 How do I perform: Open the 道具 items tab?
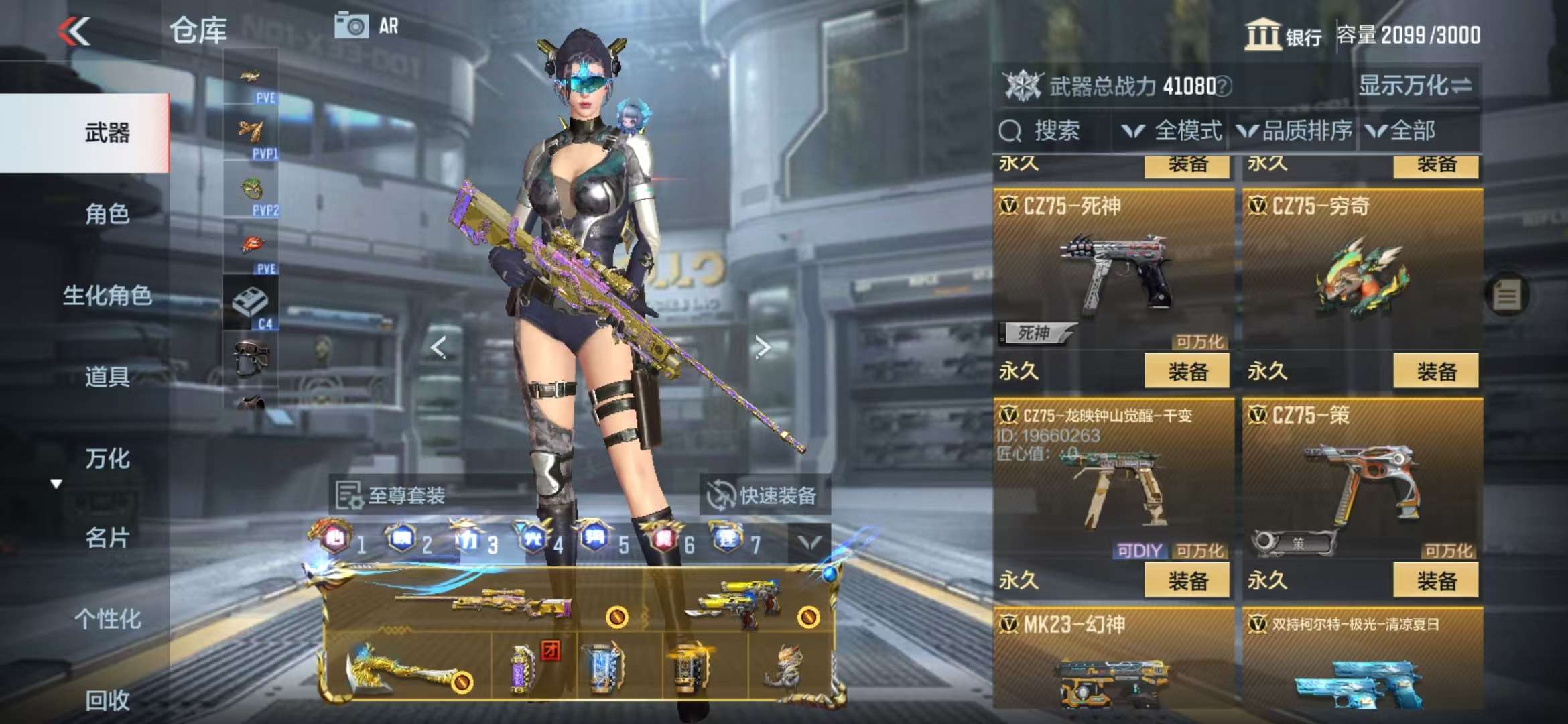(107, 377)
